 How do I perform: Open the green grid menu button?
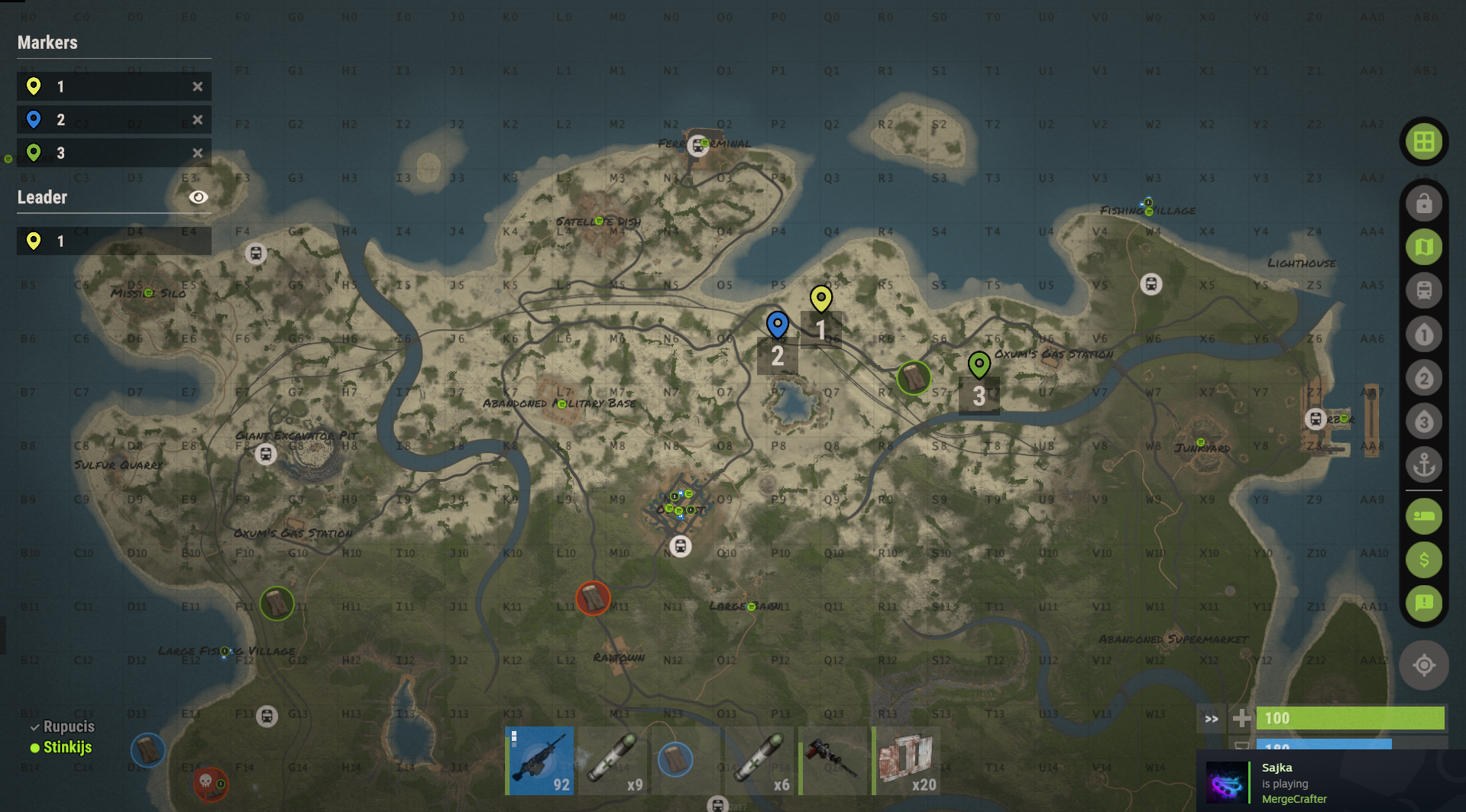pyautogui.click(x=1423, y=141)
